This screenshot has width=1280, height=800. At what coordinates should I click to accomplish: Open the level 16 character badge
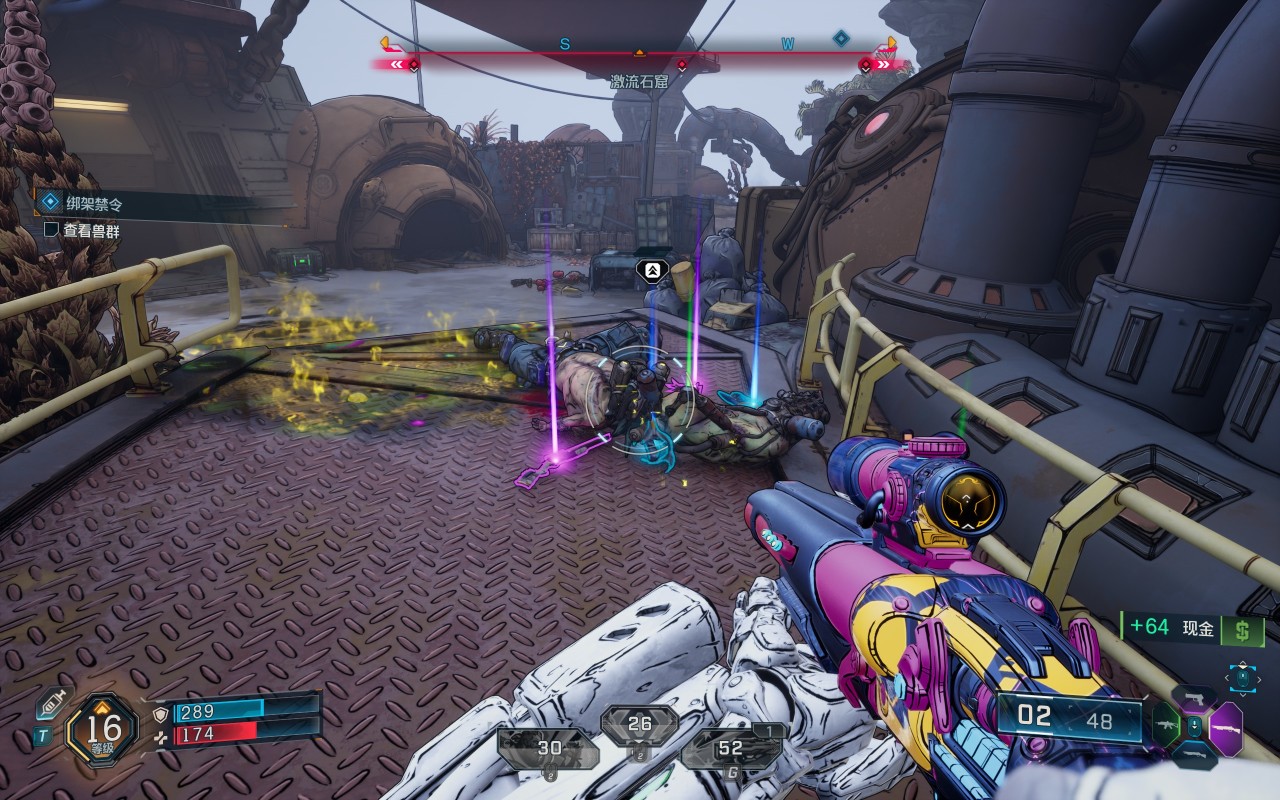point(102,730)
